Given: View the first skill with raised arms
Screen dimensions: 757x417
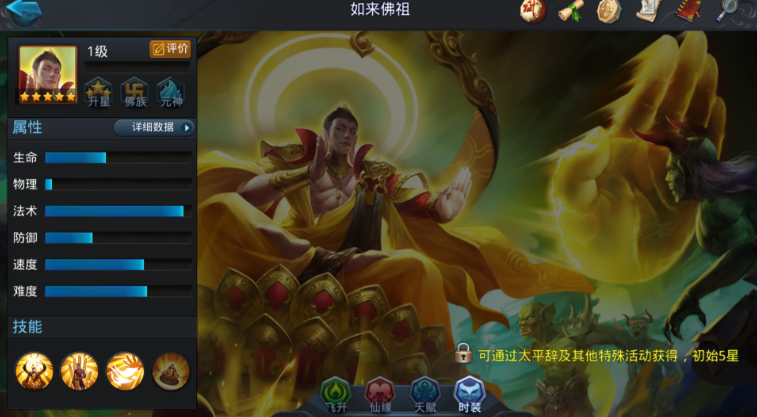Looking at the screenshot, I should [x=34, y=371].
